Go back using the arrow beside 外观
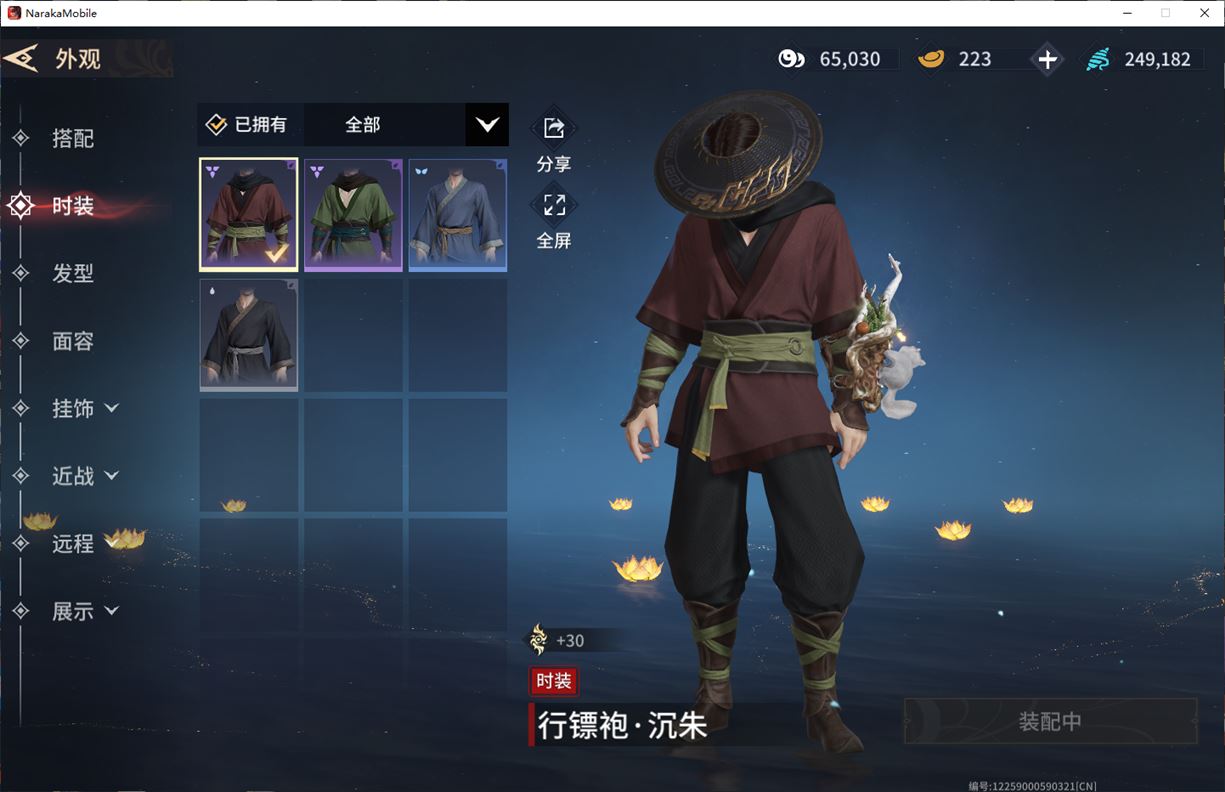This screenshot has width=1225, height=792. pos(21,58)
